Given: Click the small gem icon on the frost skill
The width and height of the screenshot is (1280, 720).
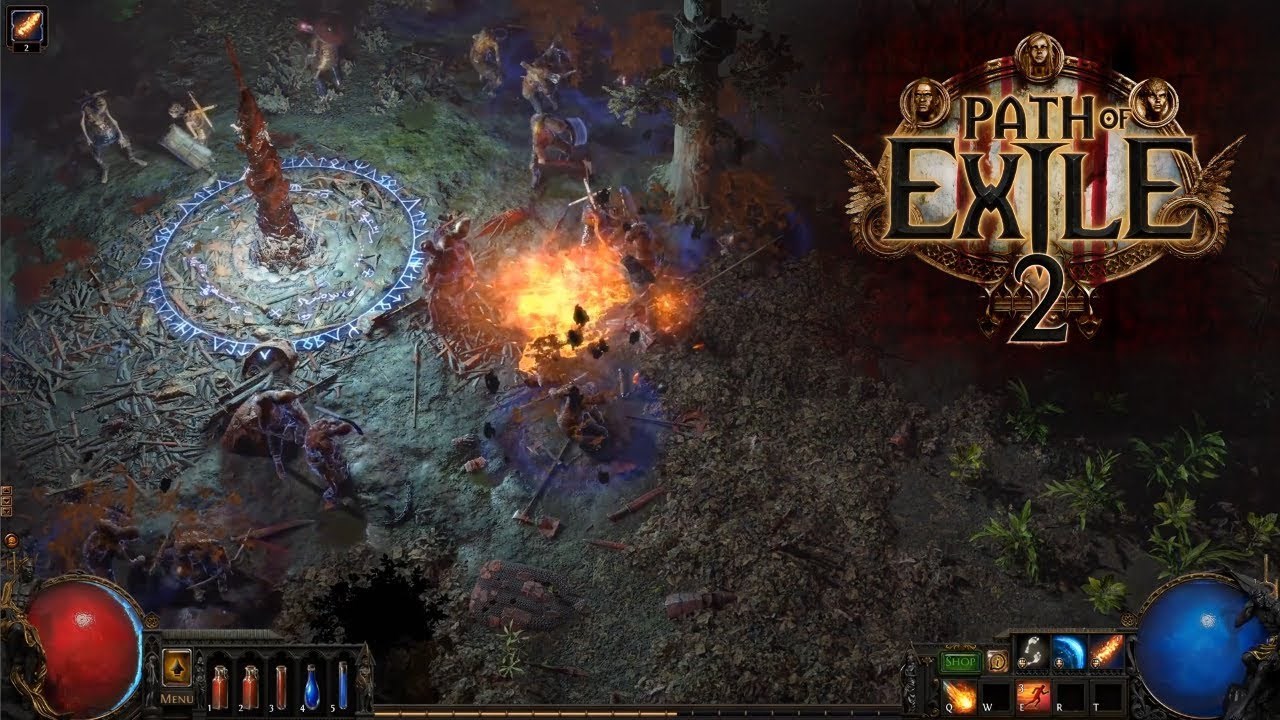Looking at the screenshot, I should click(1059, 663).
